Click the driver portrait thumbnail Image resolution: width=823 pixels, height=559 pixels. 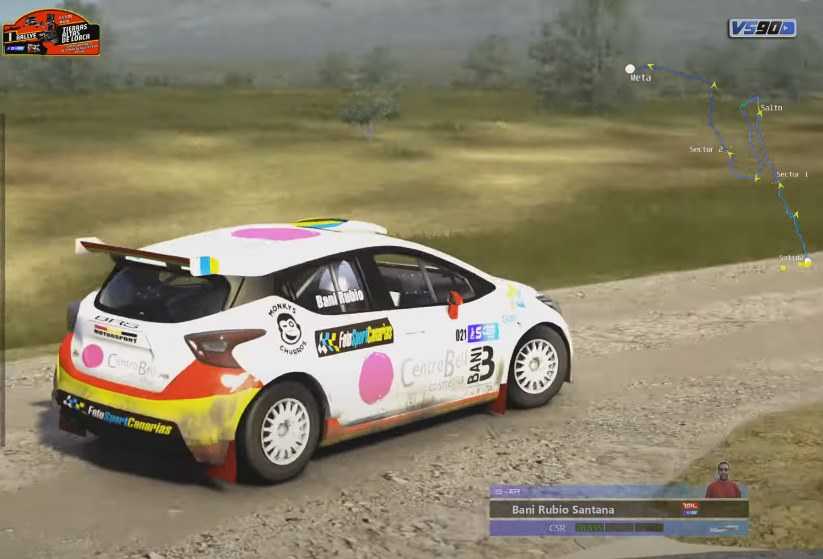pyautogui.click(x=723, y=480)
